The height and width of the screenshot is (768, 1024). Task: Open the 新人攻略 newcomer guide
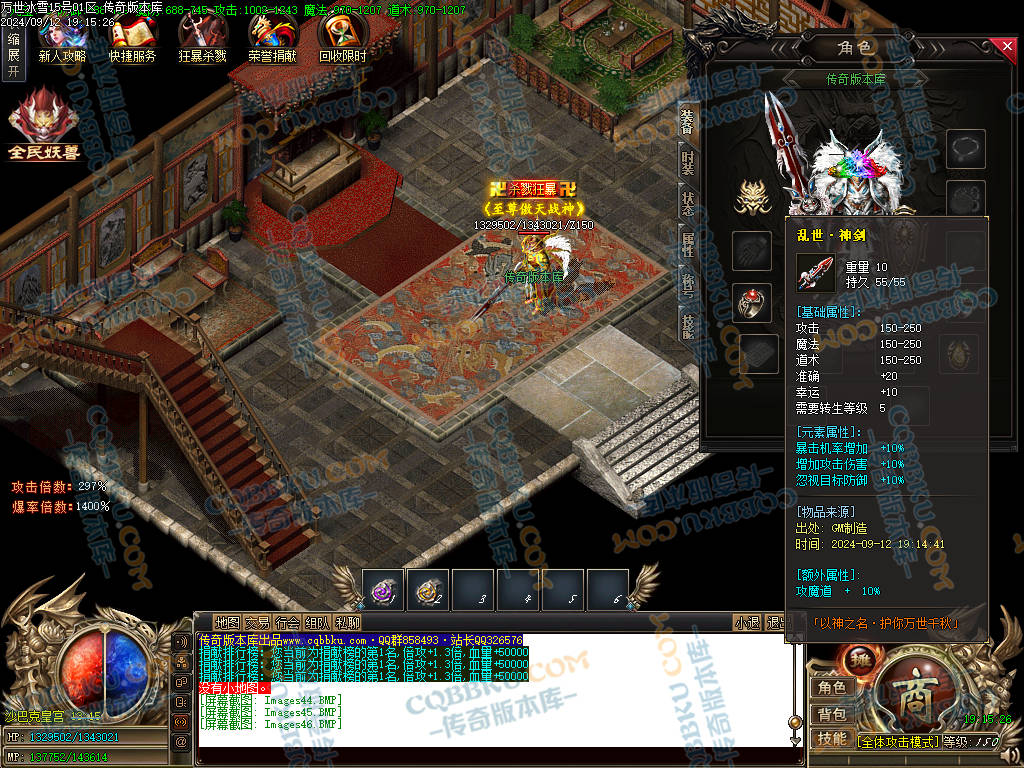(x=61, y=38)
